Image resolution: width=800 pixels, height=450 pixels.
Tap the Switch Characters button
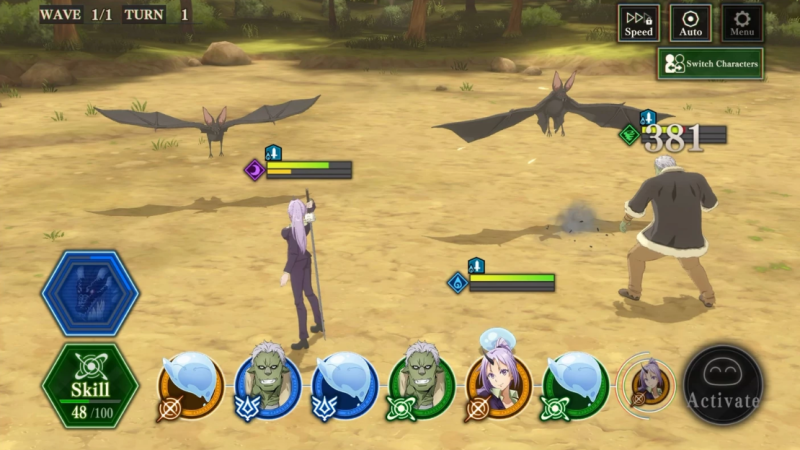(x=711, y=64)
